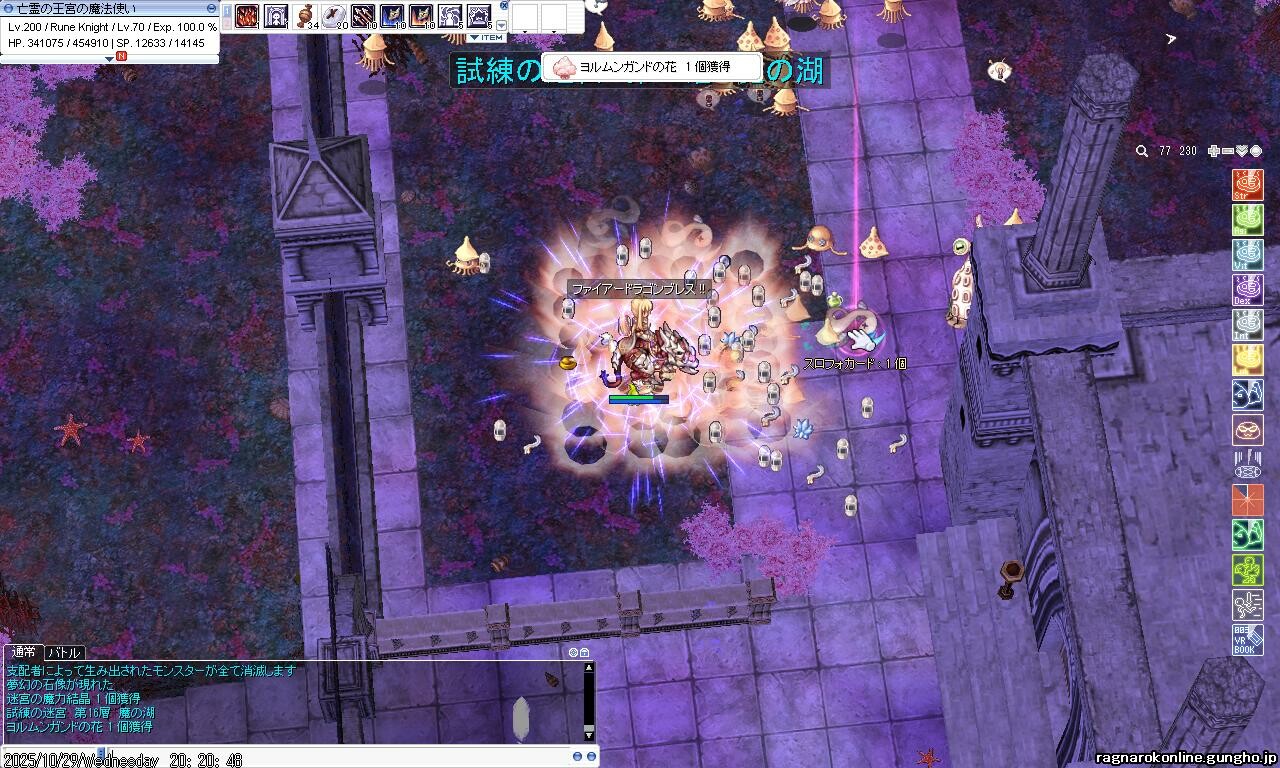Click the Str buff icon
The width and height of the screenshot is (1280, 768).
[x=1247, y=185]
